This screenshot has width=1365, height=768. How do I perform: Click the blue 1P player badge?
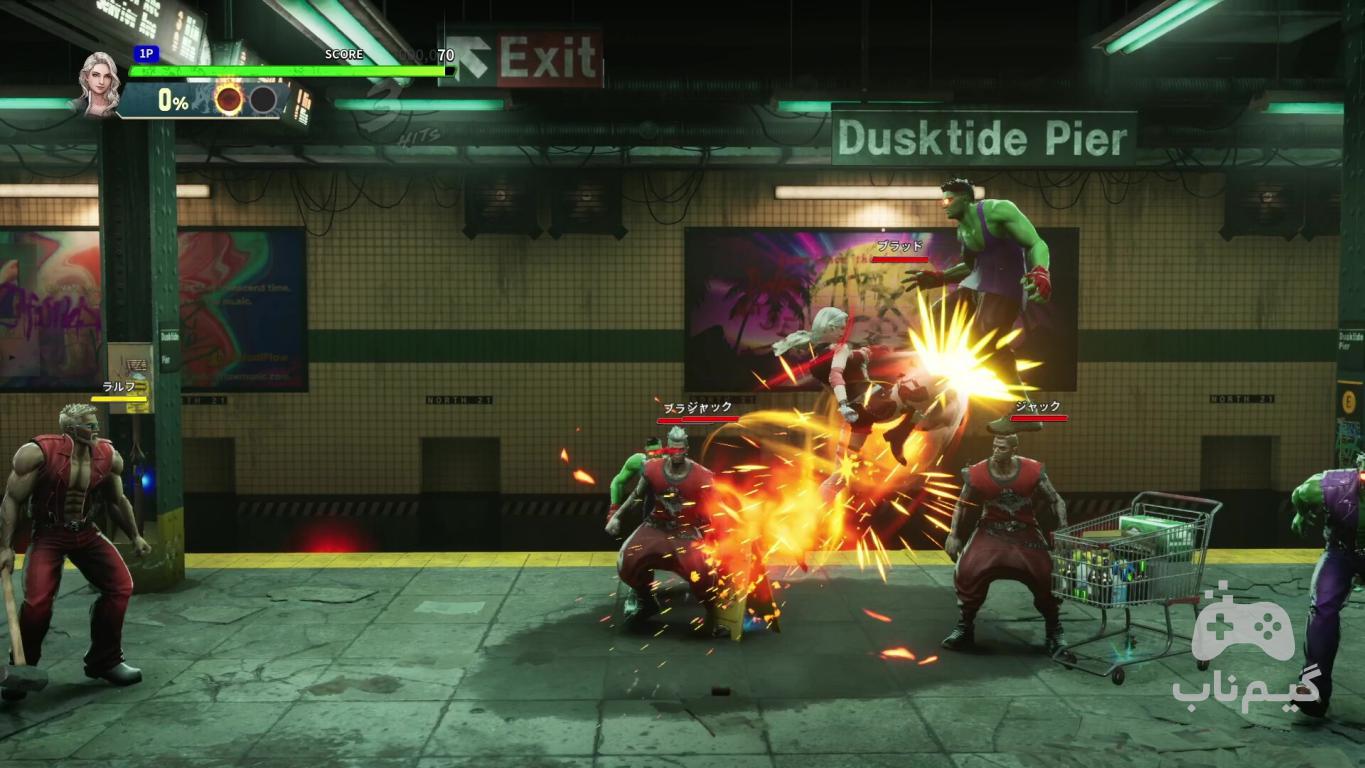146,54
